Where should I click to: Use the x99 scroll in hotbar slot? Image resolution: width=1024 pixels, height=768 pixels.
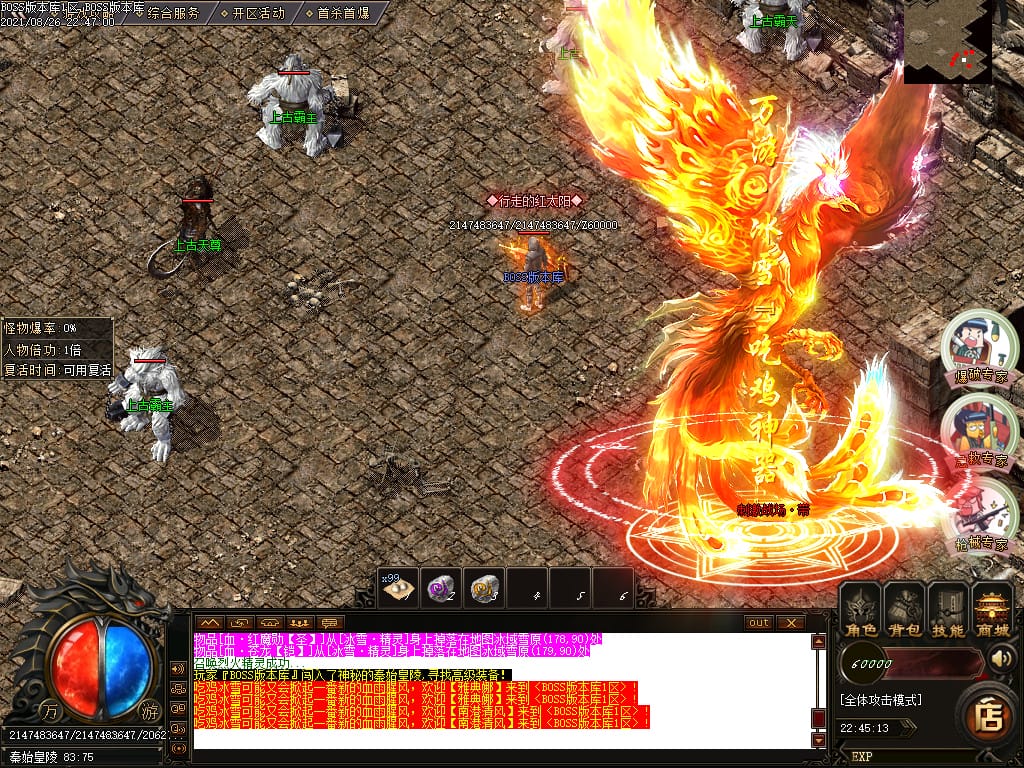tap(399, 588)
